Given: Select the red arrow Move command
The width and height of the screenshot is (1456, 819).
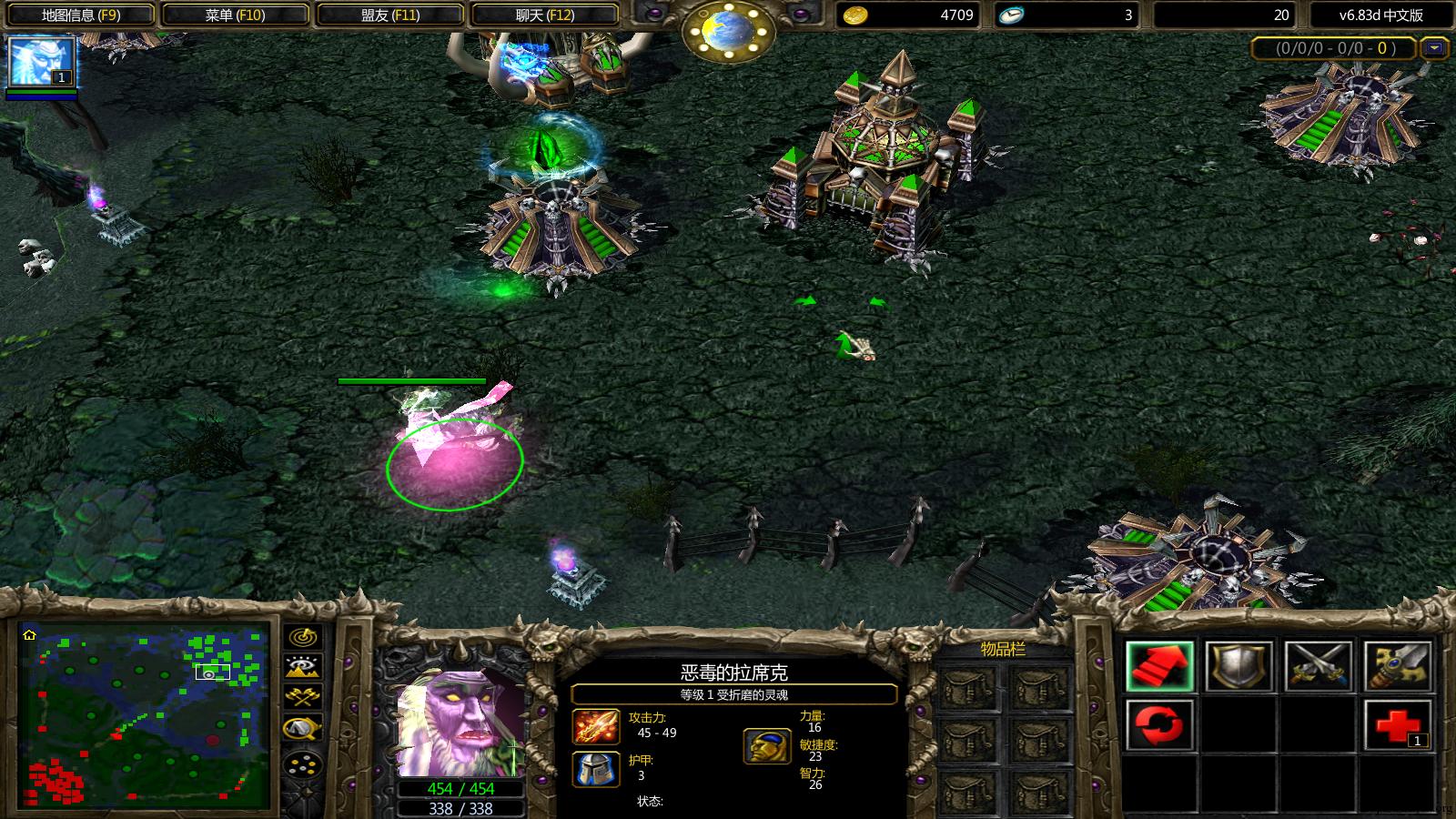Looking at the screenshot, I should [x=1159, y=666].
